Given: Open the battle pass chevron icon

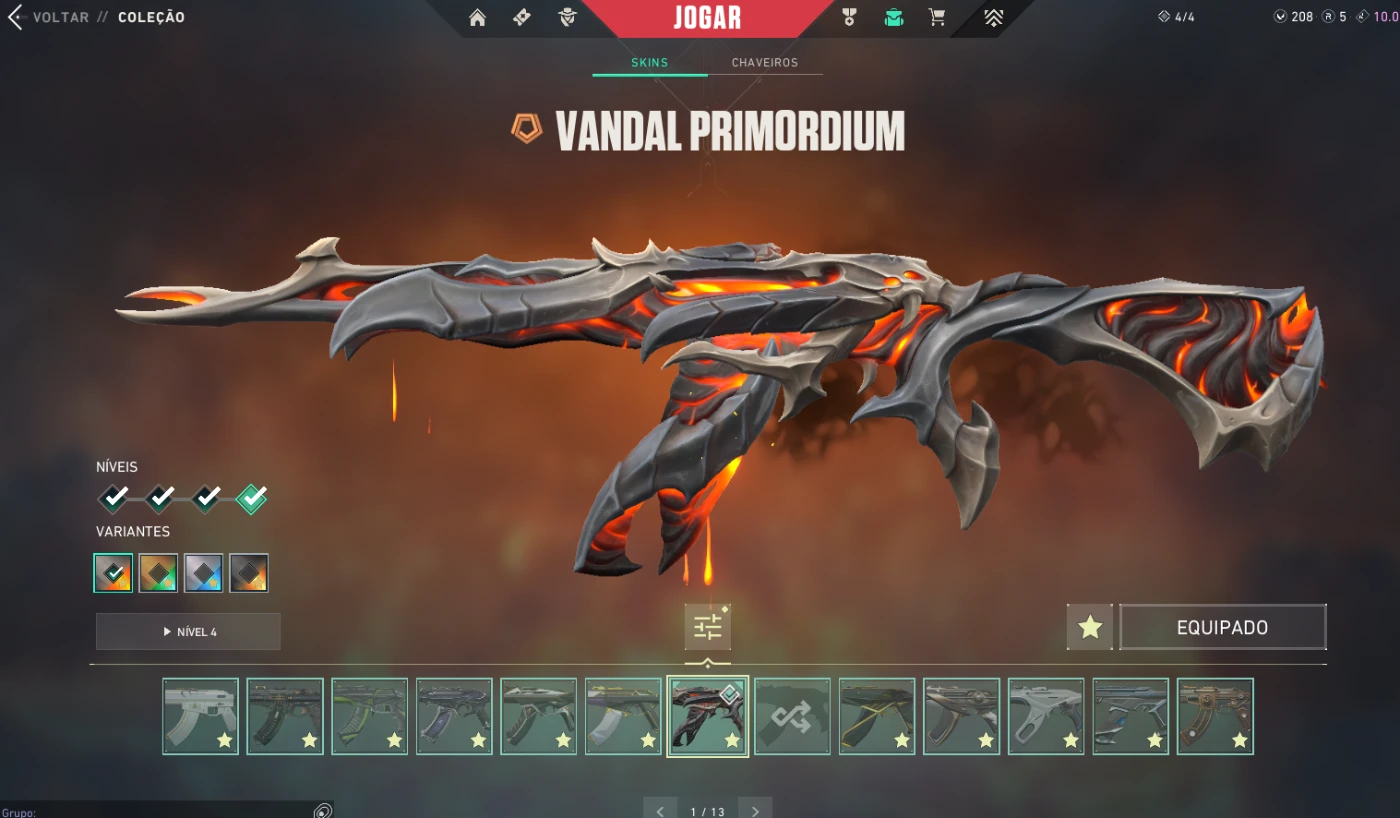Looking at the screenshot, I should (x=993, y=18).
